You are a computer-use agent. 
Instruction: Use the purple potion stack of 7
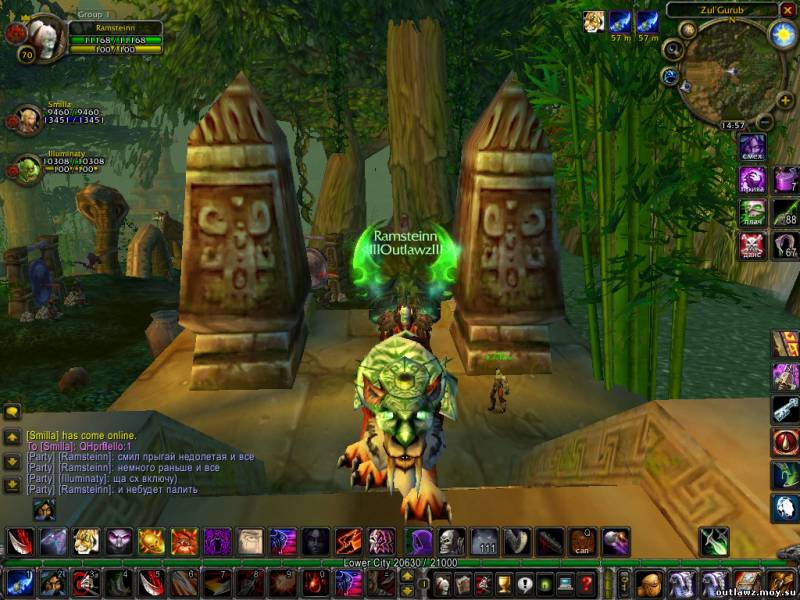point(786,180)
